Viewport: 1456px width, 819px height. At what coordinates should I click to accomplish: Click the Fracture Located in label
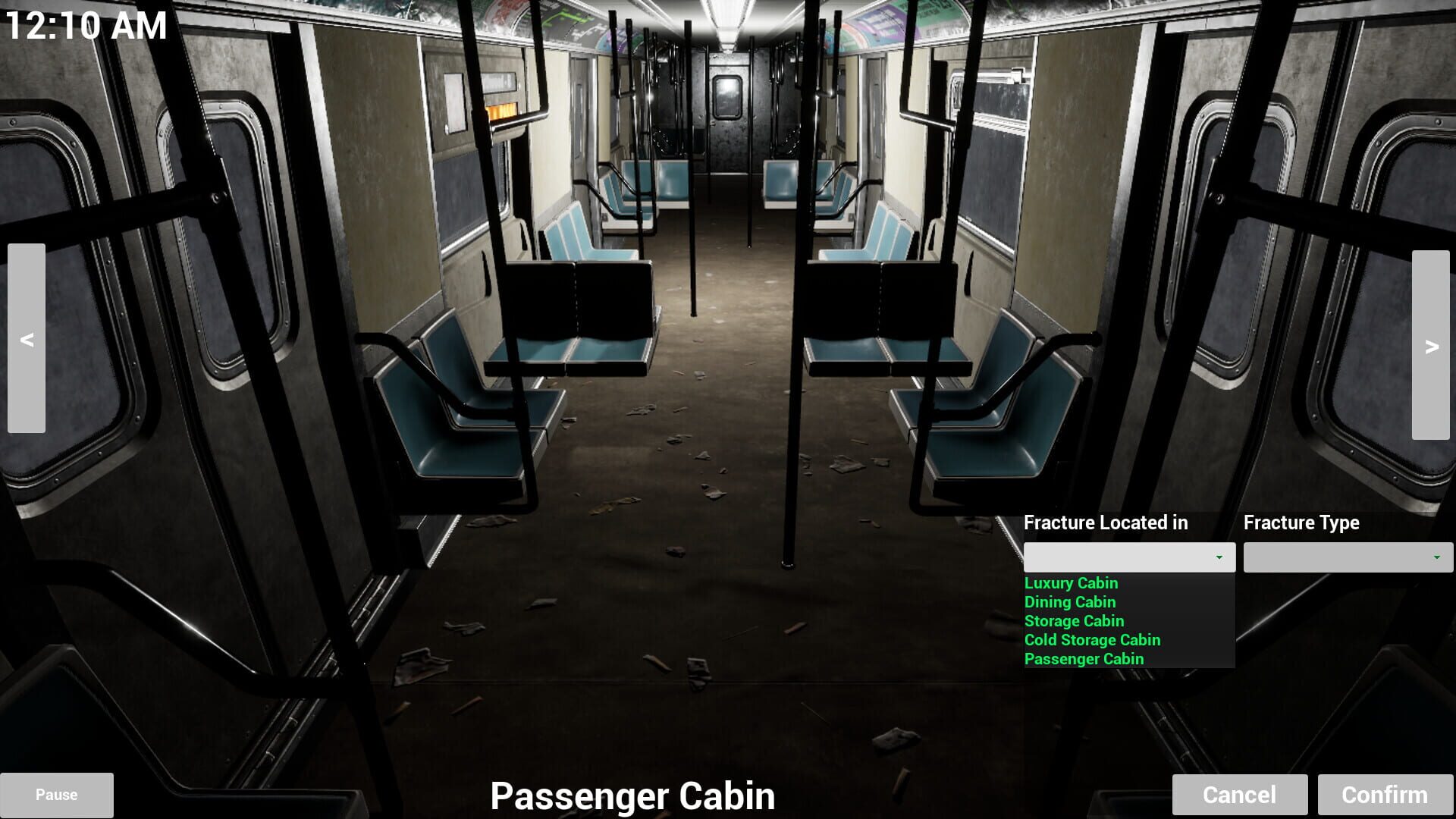(x=1105, y=522)
